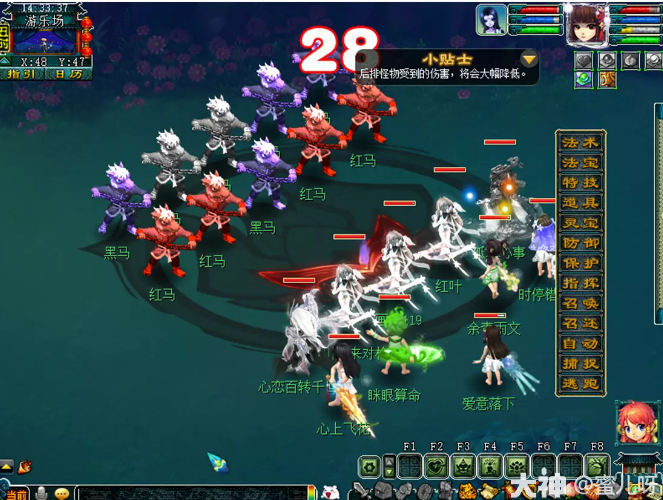Select the 防御 (Defend) command
The width and height of the screenshot is (663, 500).
click(x=580, y=243)
